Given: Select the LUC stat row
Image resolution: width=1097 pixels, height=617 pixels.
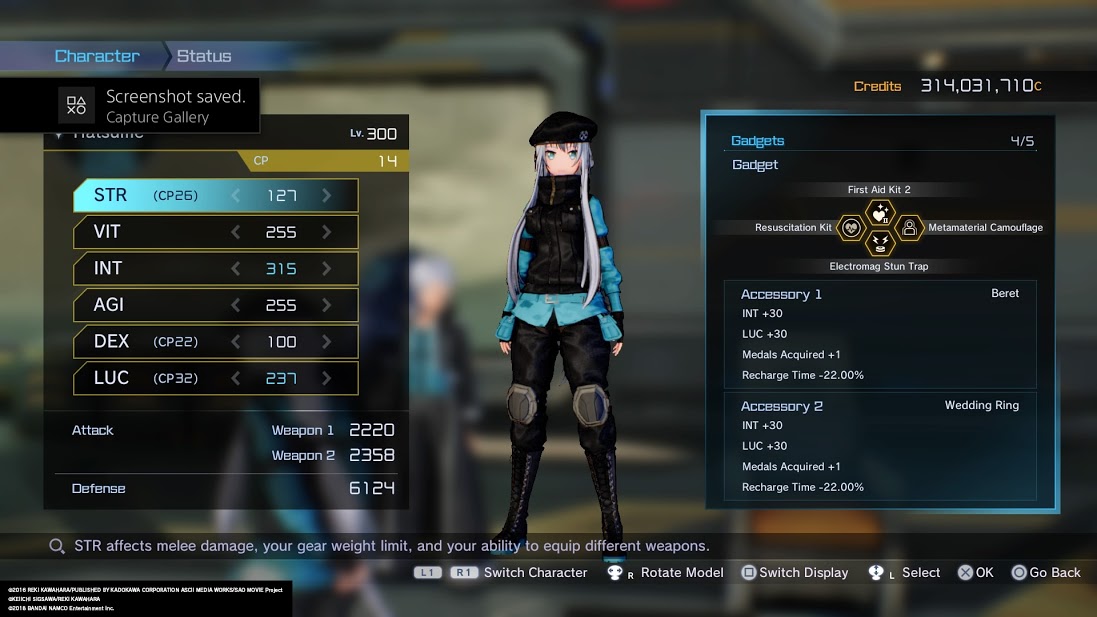Looking at the screenshot, I should [x=215, y=378].
